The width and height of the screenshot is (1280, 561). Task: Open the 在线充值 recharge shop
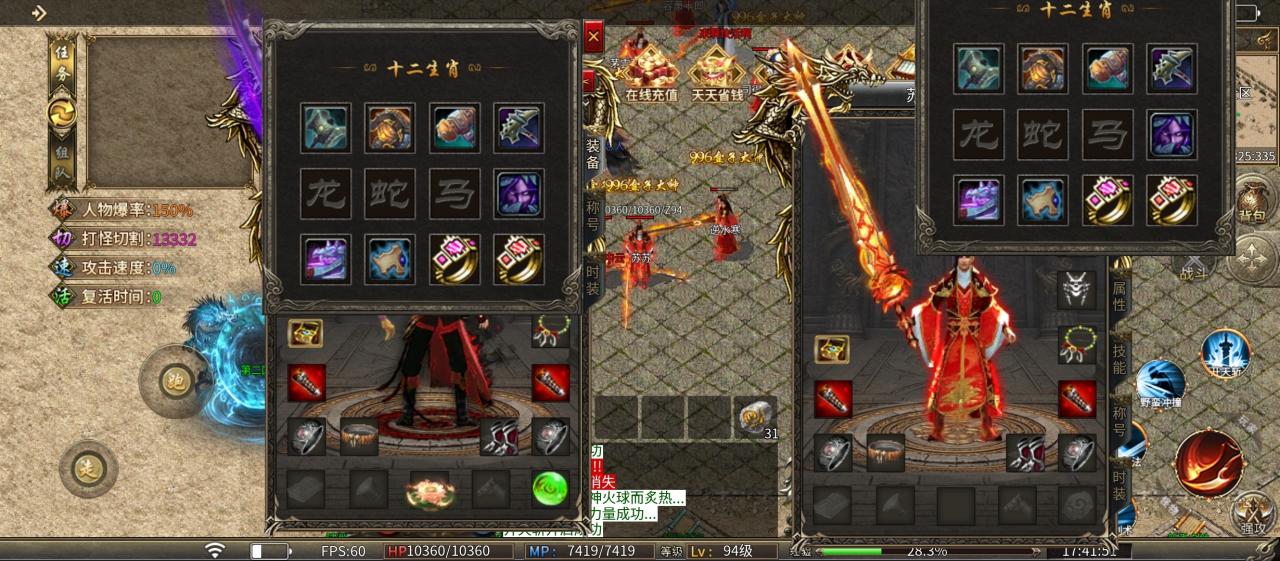pos(651,73)
